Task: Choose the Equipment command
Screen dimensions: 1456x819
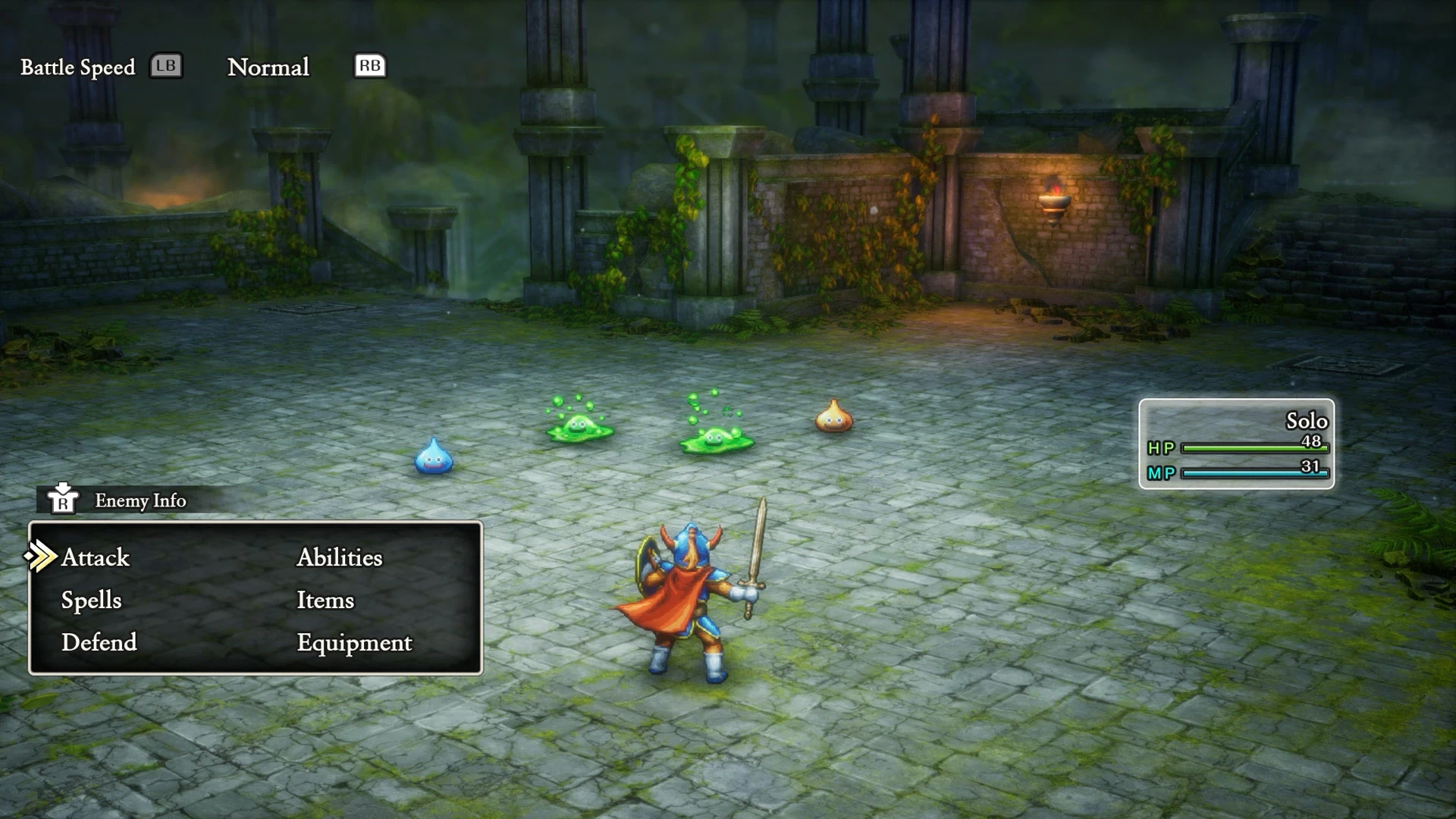Action: point(353,642)
